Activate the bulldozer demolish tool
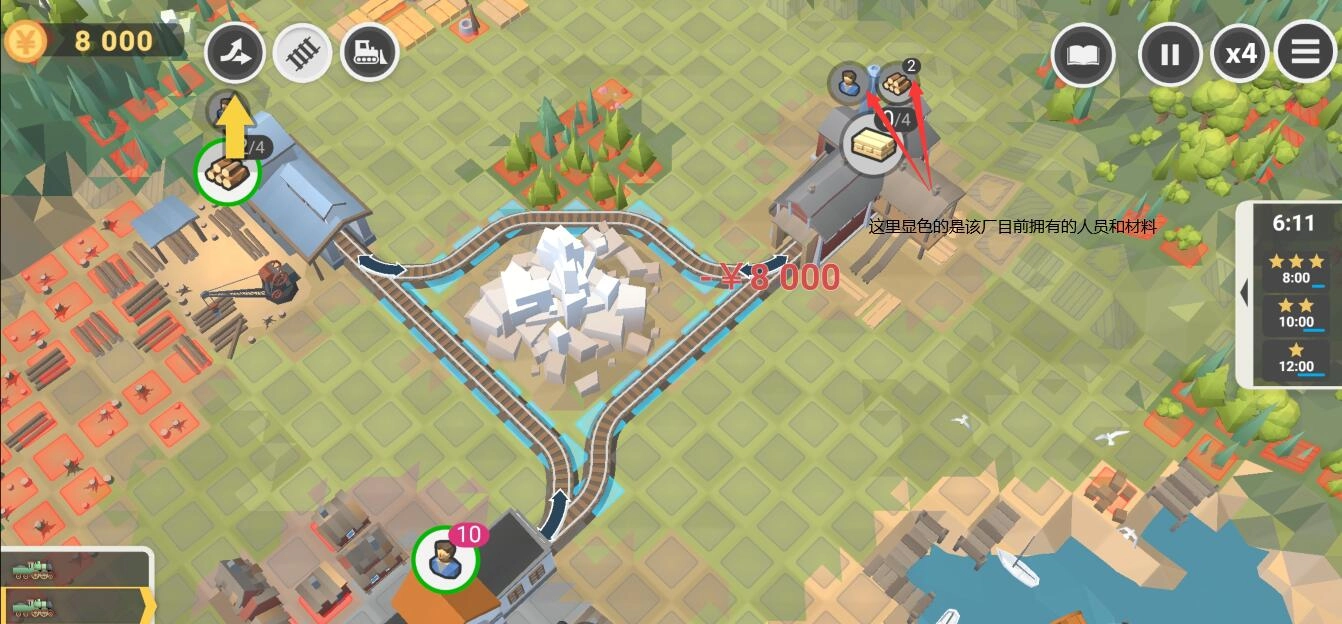 click(x=369, y=54)
